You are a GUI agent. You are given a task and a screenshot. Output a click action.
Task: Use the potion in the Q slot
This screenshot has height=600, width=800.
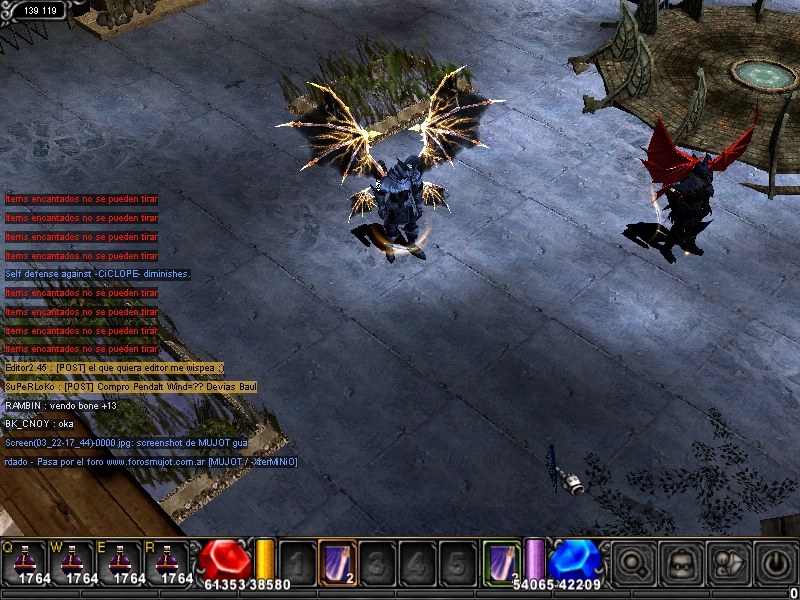(x=27, y=562)
